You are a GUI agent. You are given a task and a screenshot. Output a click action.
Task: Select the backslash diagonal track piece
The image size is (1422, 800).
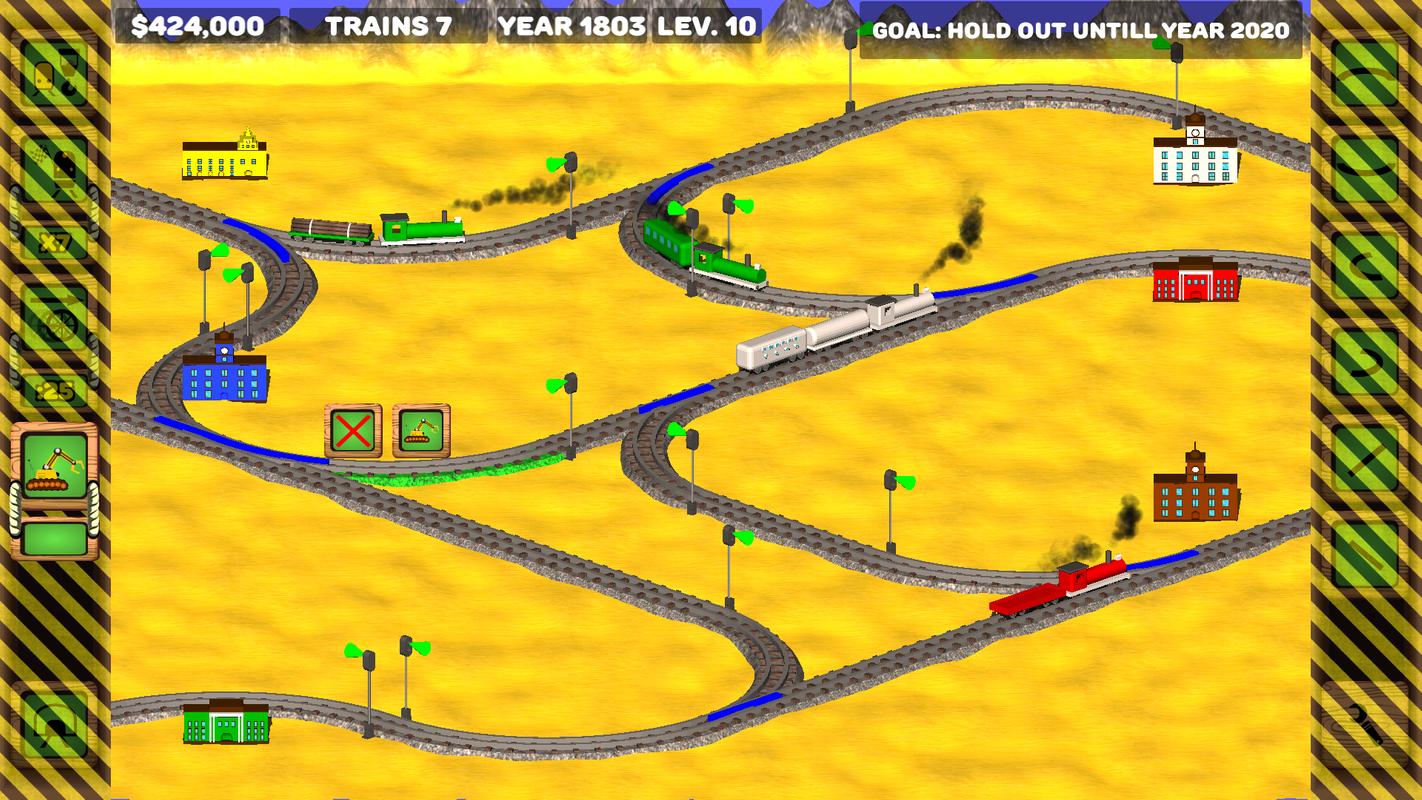tap(1365, 553)
